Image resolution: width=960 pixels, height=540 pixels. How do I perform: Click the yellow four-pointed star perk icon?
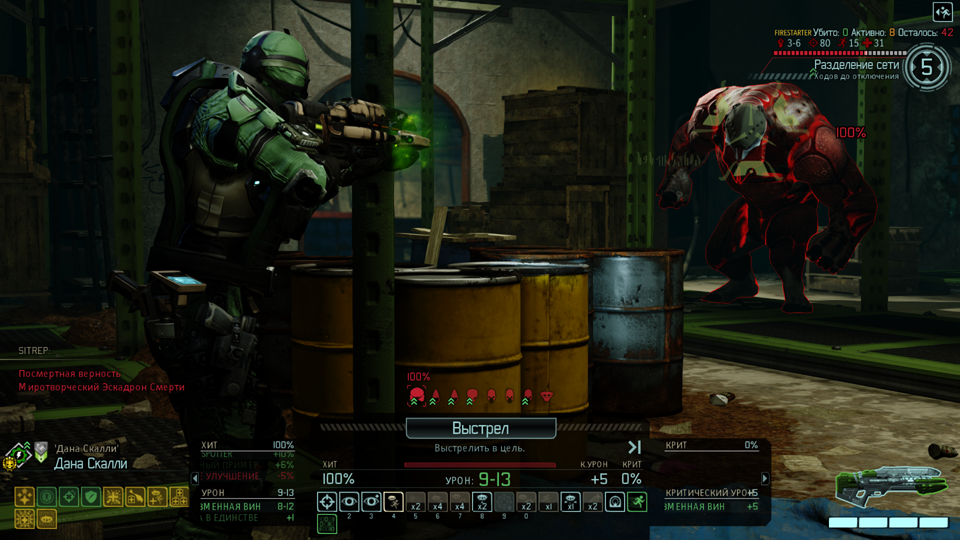25,497
